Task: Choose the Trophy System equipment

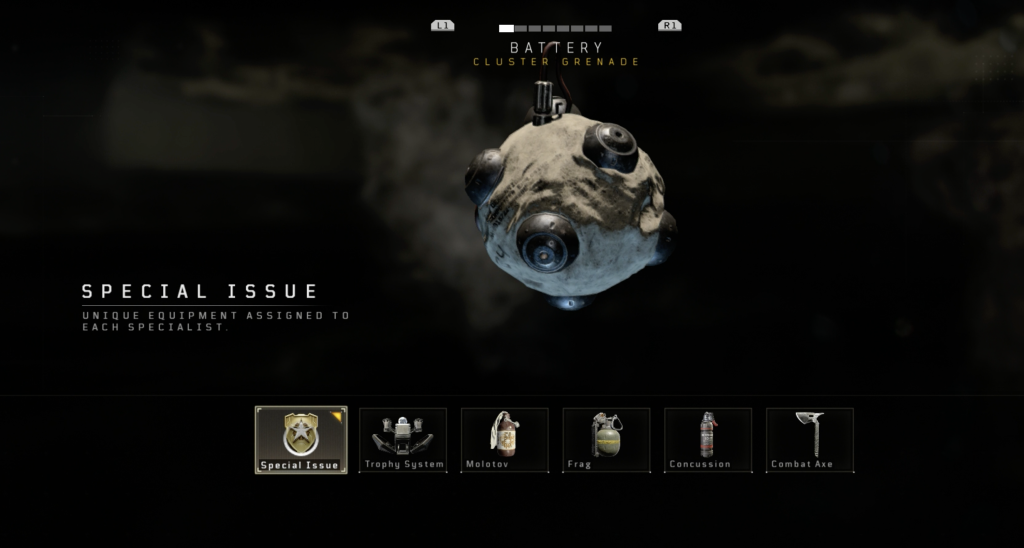Action: [x=403, y=439]
